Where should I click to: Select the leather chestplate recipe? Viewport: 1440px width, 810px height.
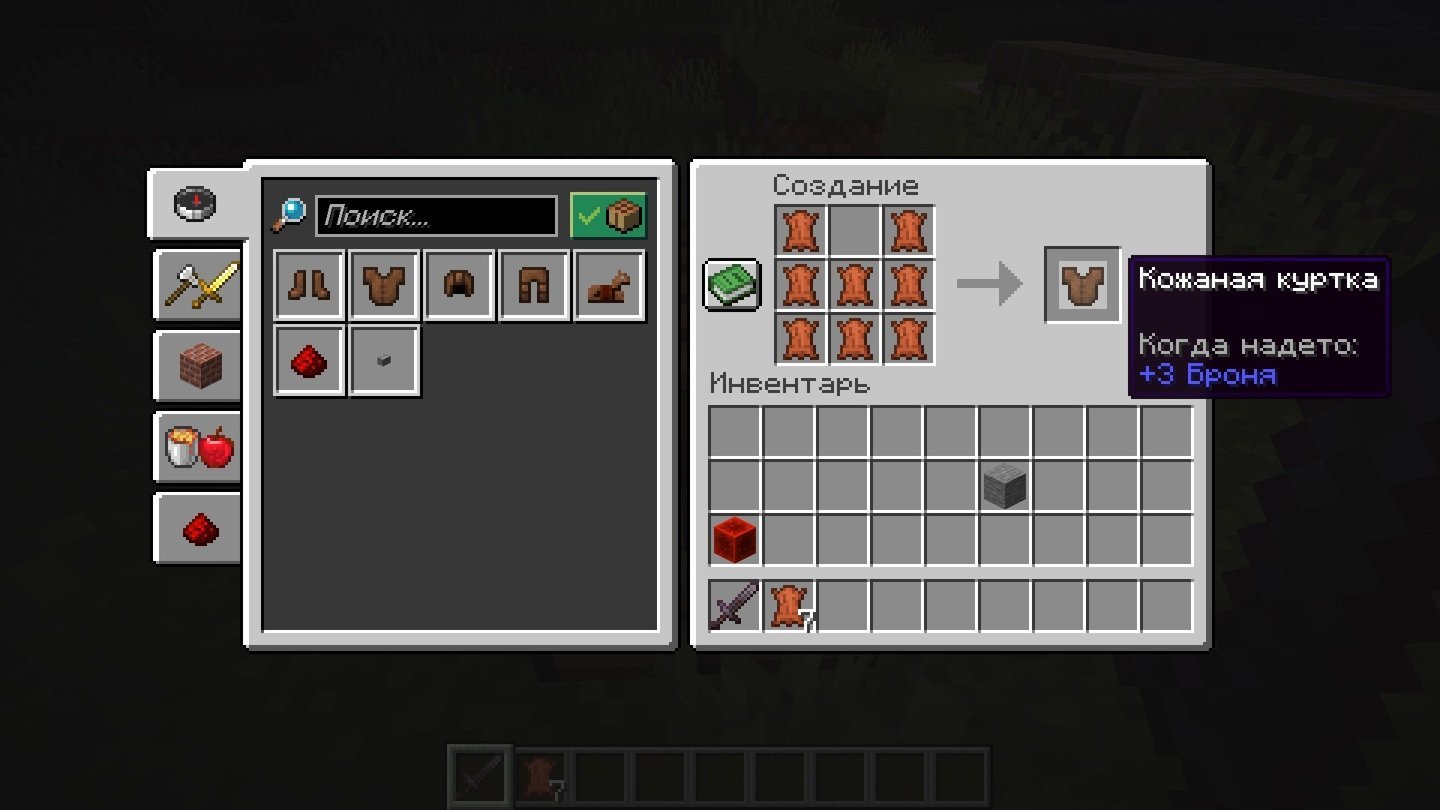(x=385, y=285)
